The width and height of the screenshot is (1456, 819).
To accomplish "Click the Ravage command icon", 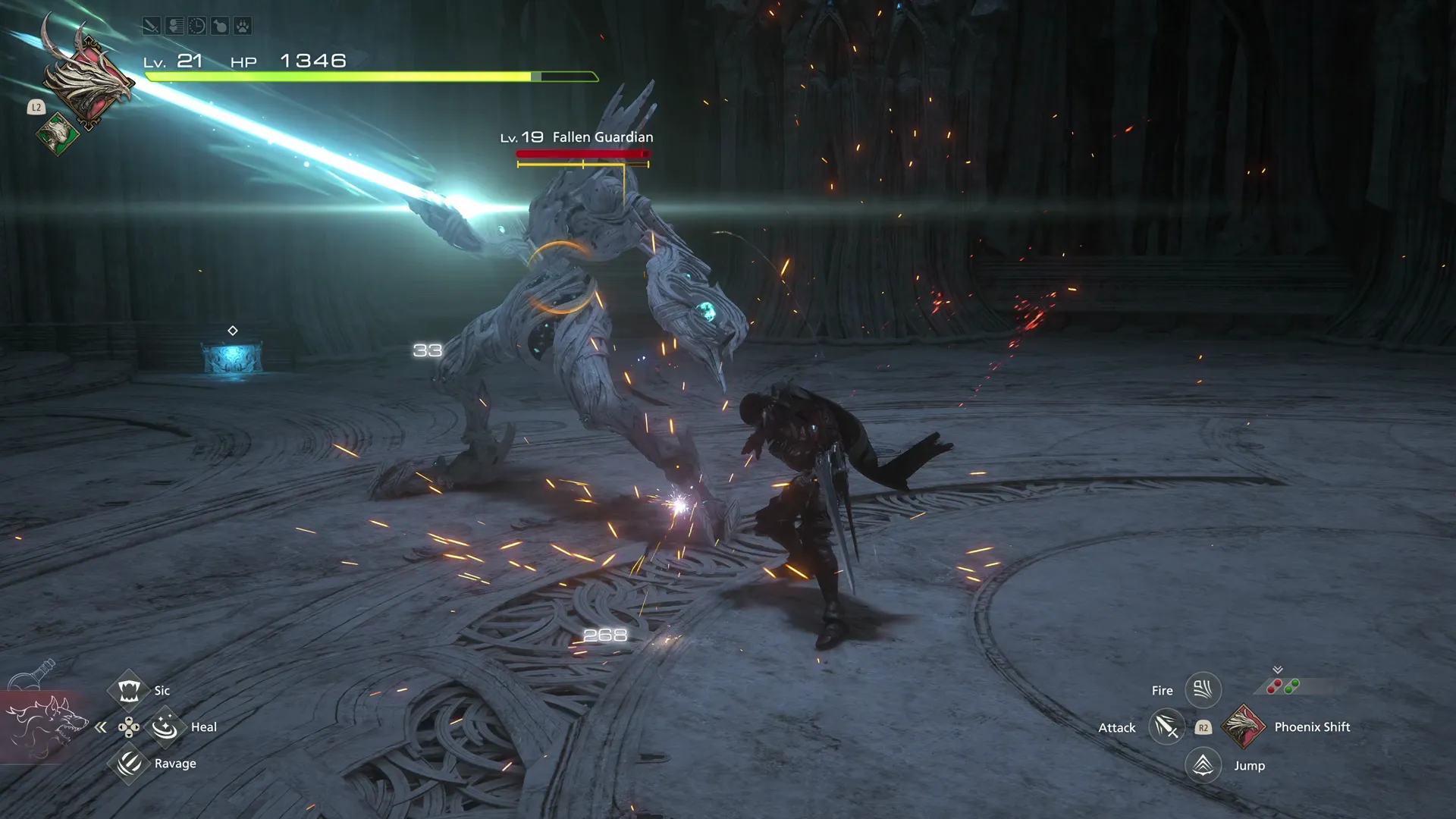I will tap(129, 764).
